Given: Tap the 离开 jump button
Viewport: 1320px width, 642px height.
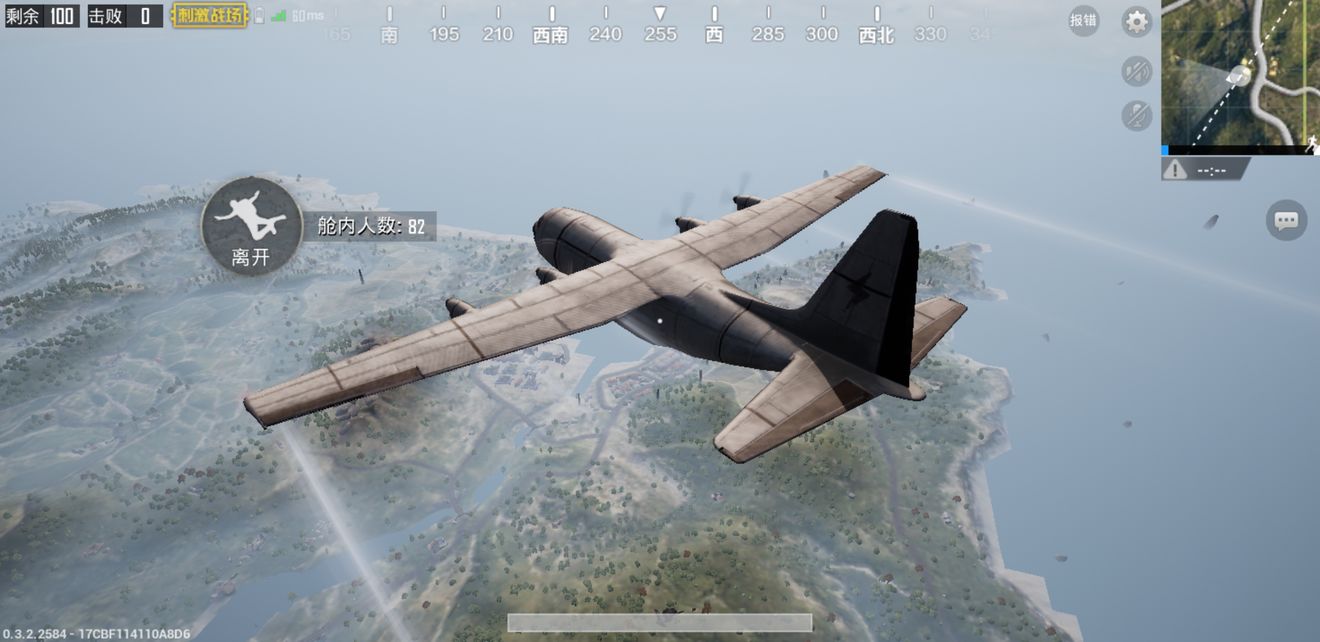Looking at the screenshot, I should [251, 226].
